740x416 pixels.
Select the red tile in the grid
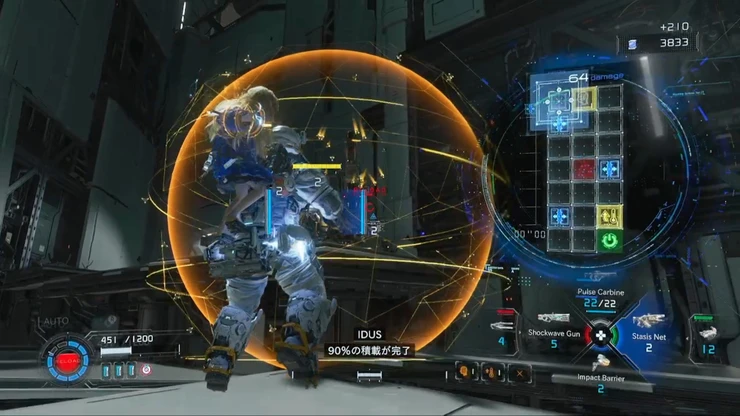pyautogui.click(x=583, y=169)
